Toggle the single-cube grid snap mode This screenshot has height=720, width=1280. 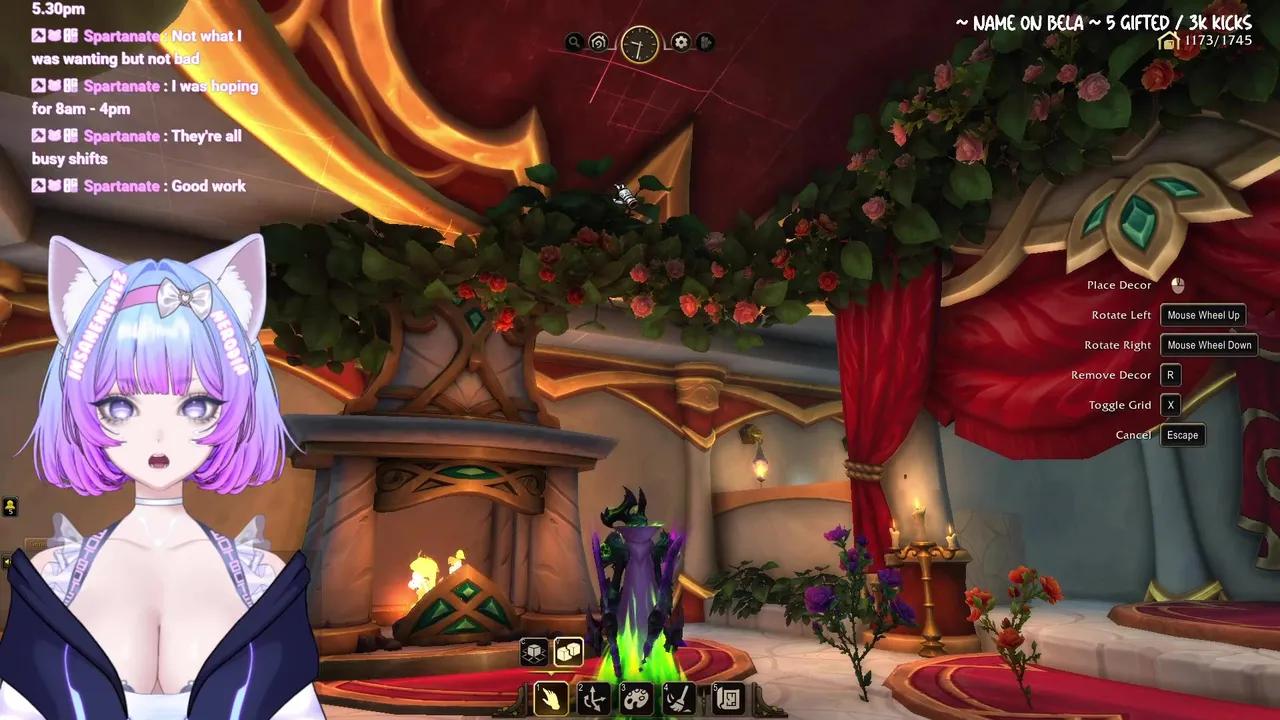point(536,651)
